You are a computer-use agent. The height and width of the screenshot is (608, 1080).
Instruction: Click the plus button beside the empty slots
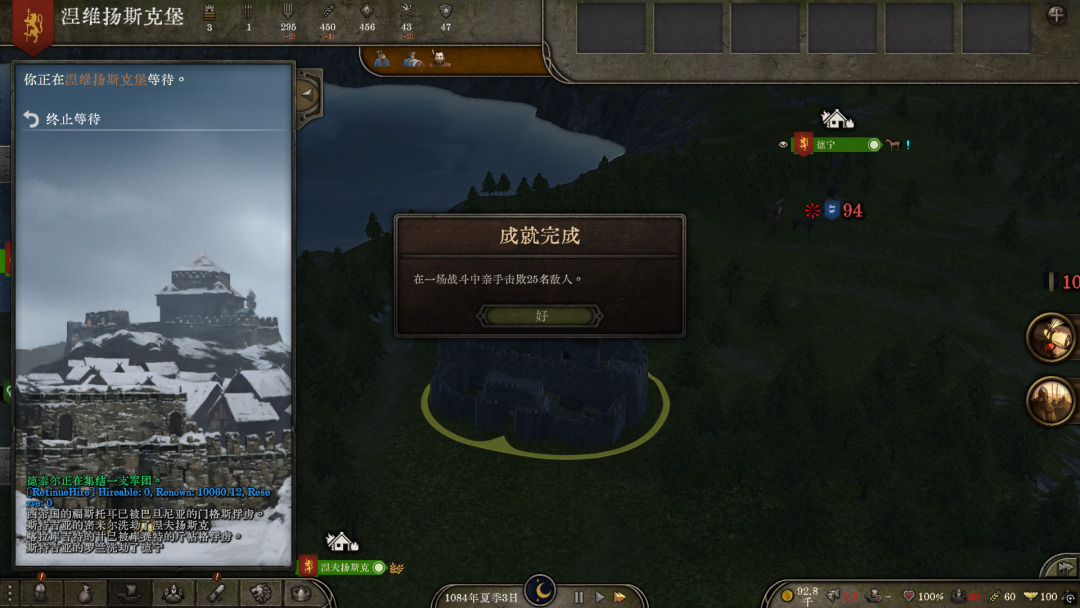tap(1056, 15)
